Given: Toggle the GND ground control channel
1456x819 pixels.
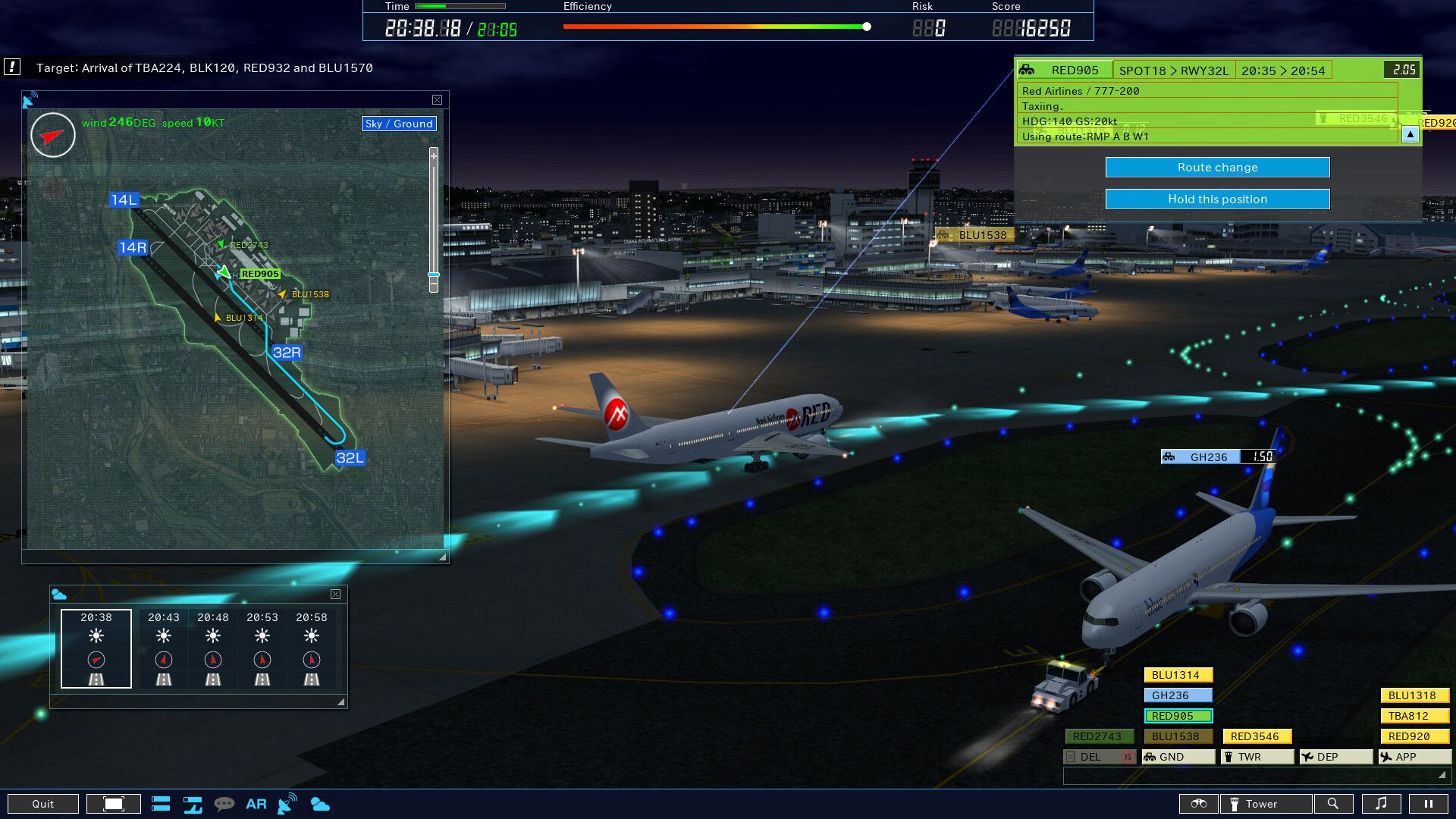Looking at the screenshot, I should [x=1178, y=757].
